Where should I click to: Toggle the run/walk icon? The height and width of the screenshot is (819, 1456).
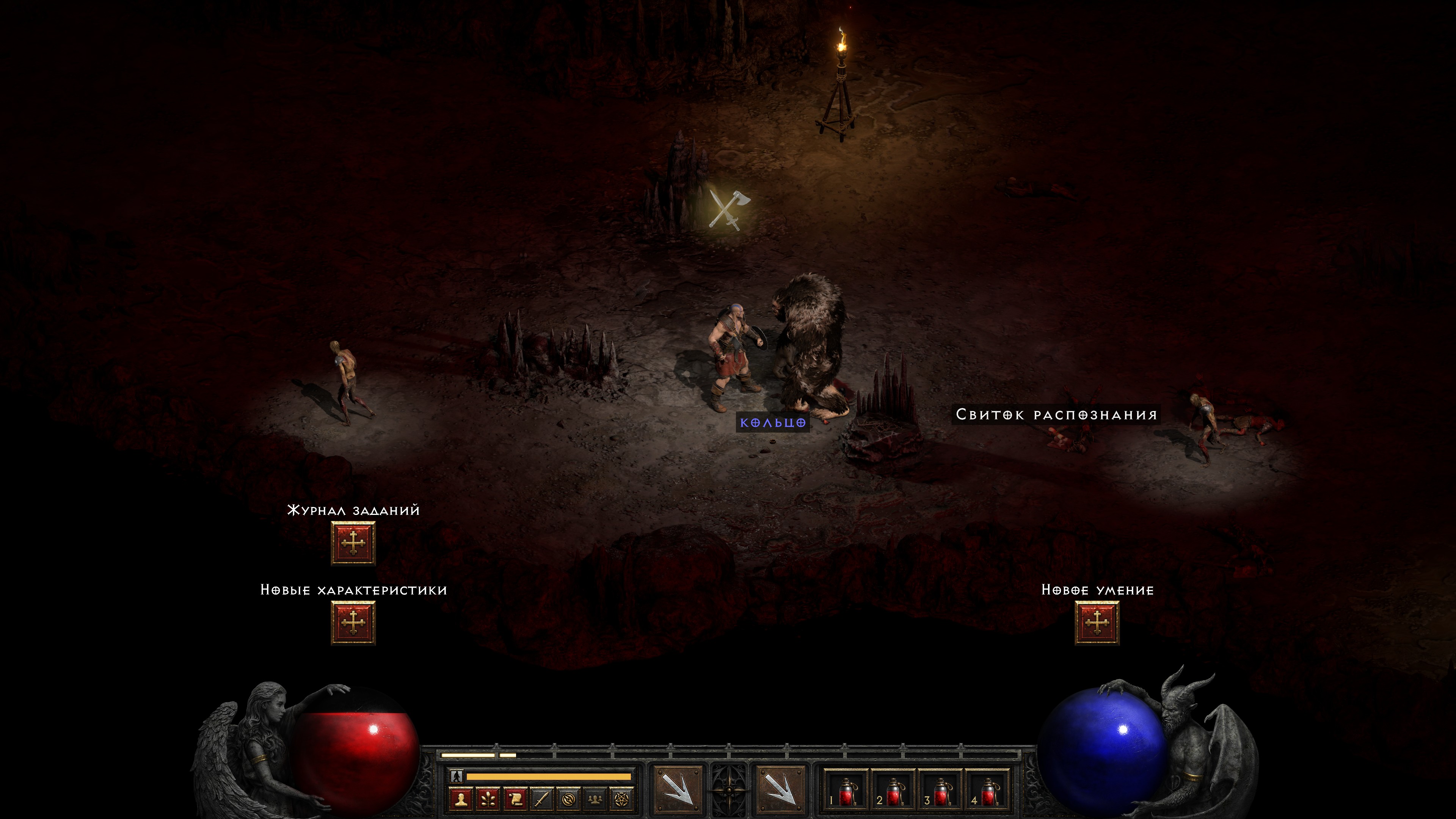pyautogui.click(x=457, y=776)
